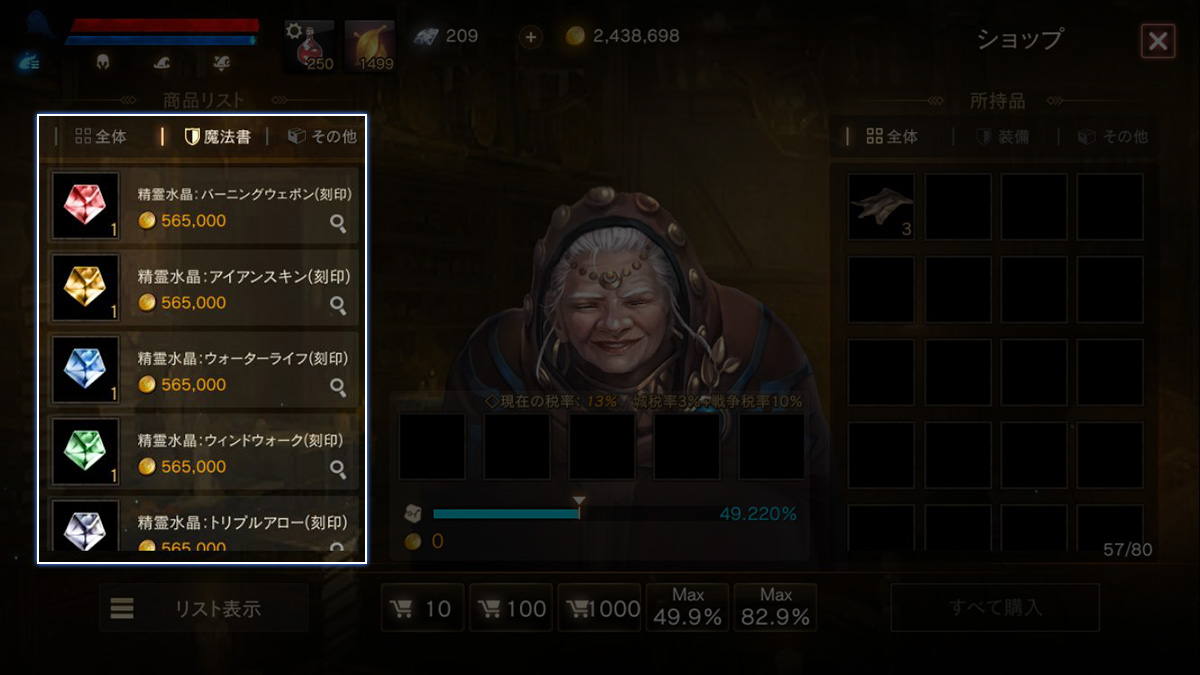Choose the Max 82.9% button
1200x675 pixels.
tap(775, 608)
